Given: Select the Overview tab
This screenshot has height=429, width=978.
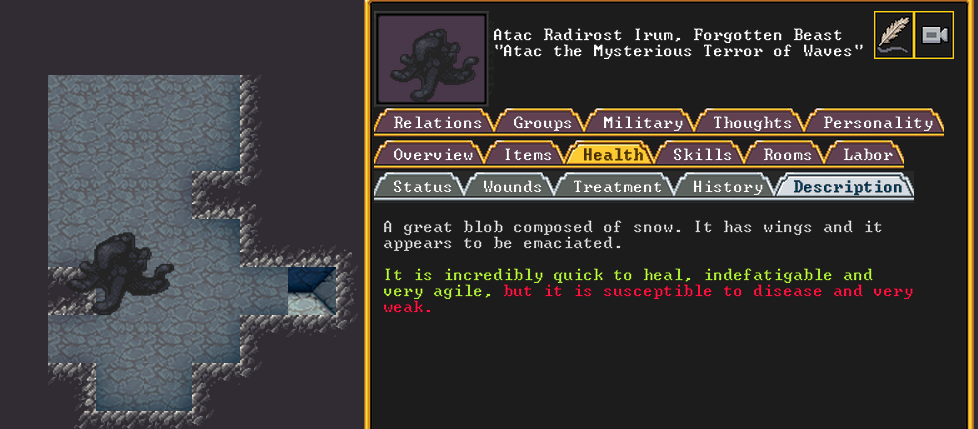Looking at the screenshot, I should pyautogui.click(x=432, y=155).
